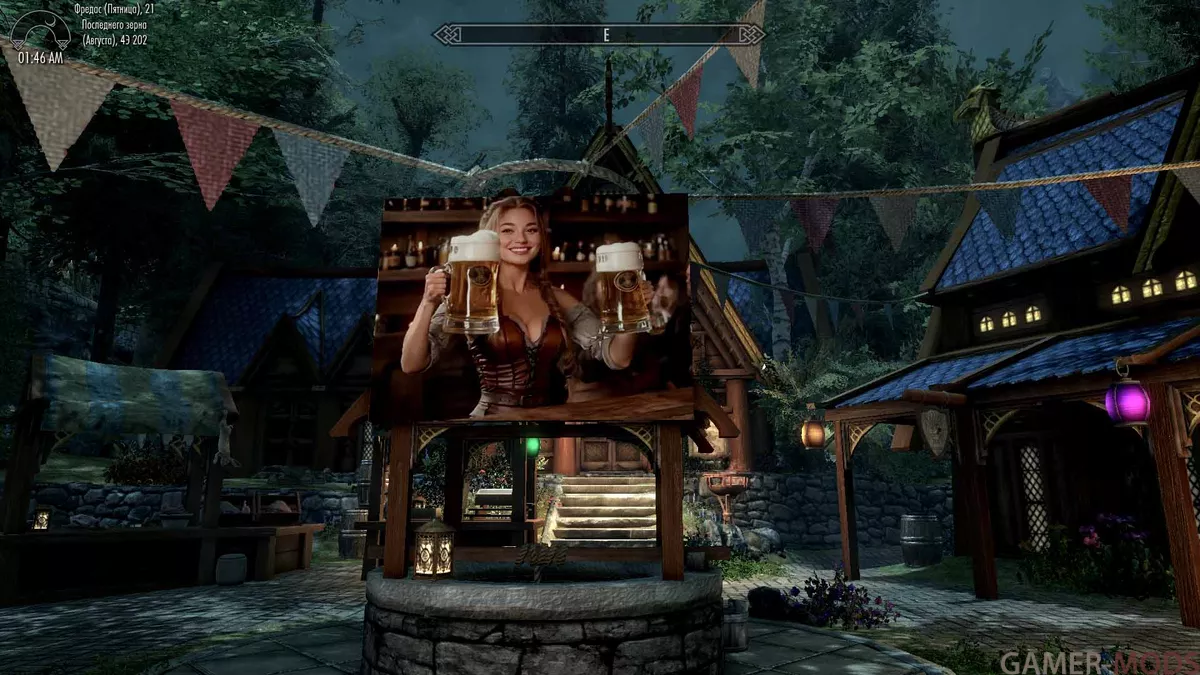Click the compass bar showing East

(x=599, y=35)
